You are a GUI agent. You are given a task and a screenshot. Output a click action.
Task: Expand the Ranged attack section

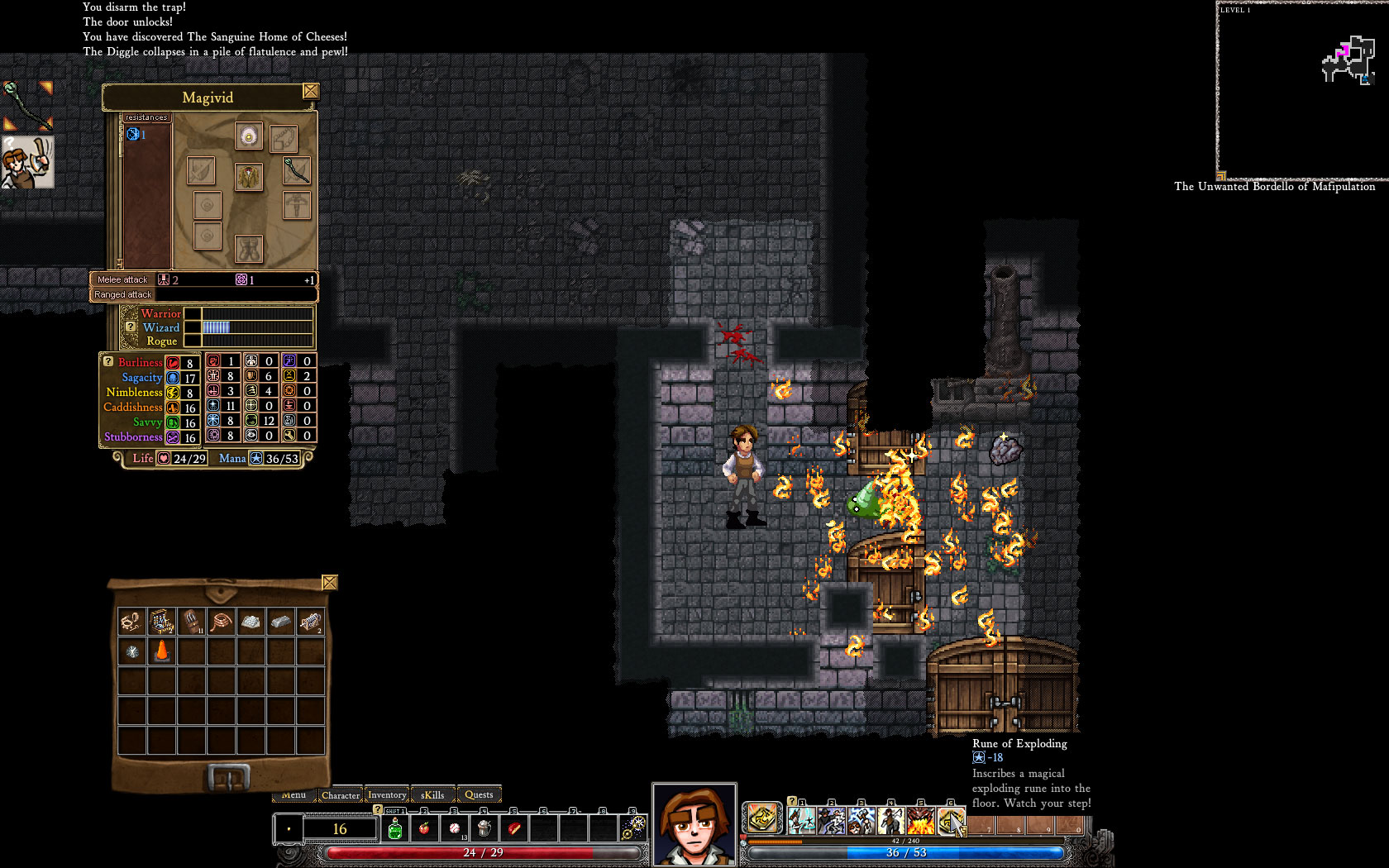(x=122, y=293)
